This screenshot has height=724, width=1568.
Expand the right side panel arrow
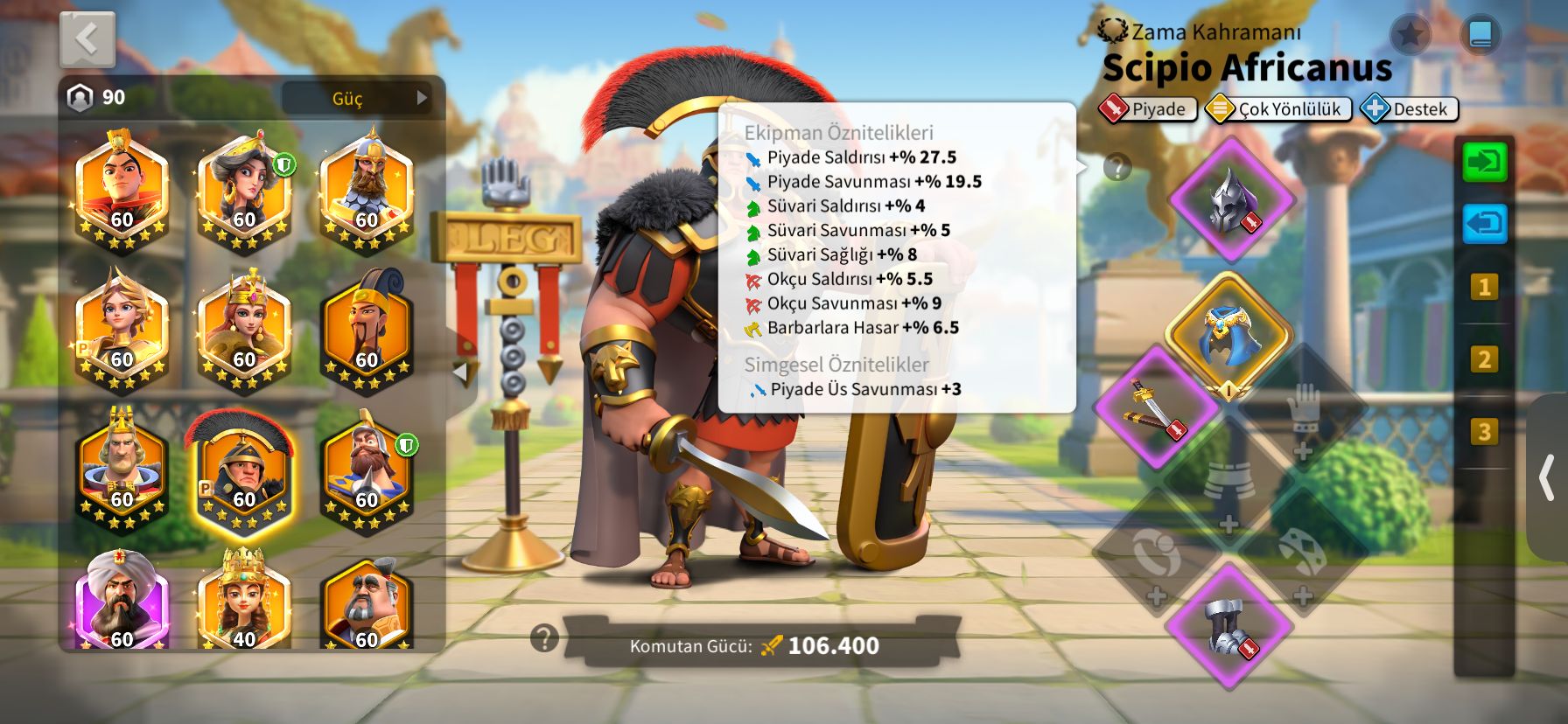pos(1547,477)
